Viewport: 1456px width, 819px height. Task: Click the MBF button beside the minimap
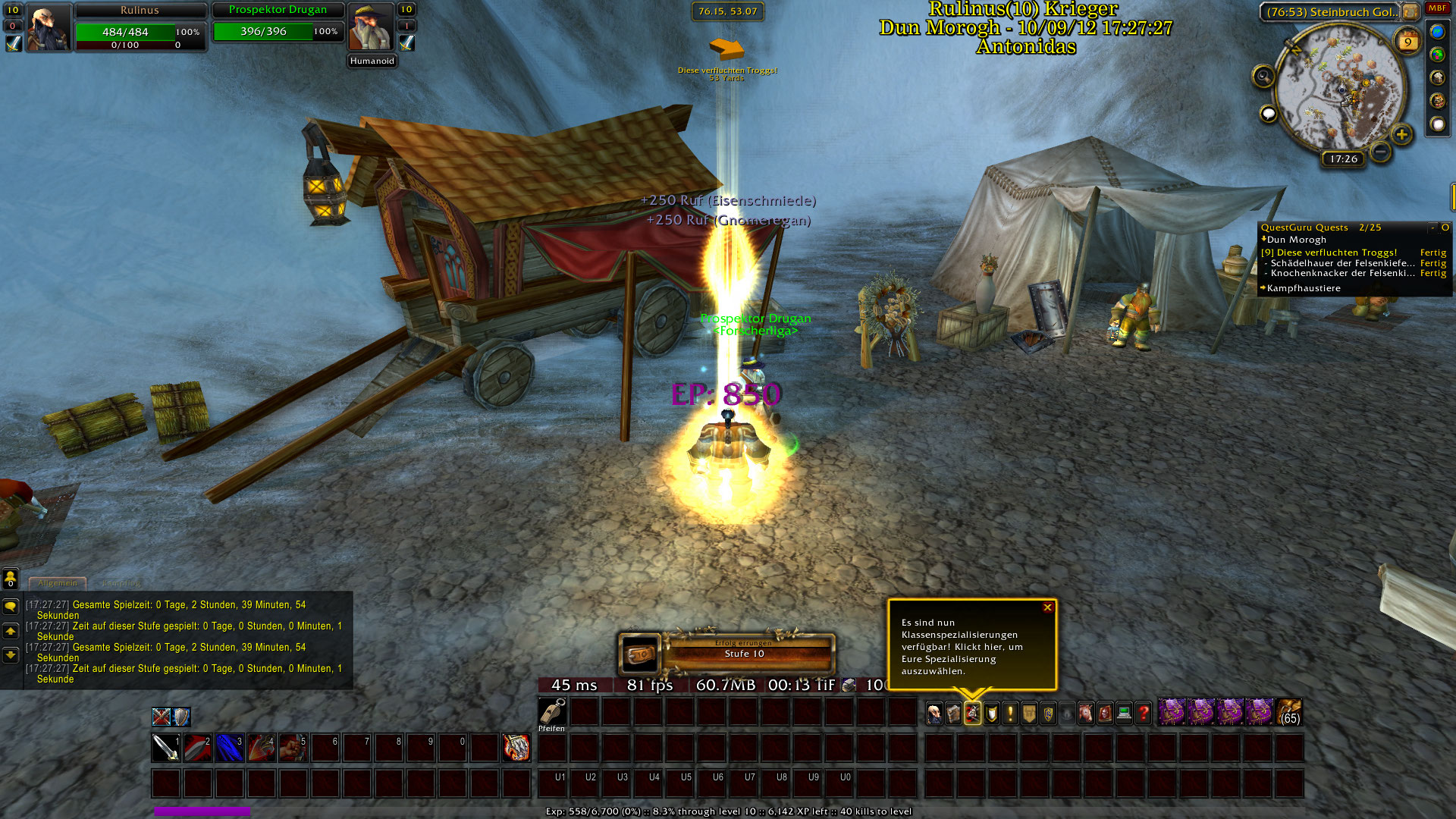(1437, 8)
